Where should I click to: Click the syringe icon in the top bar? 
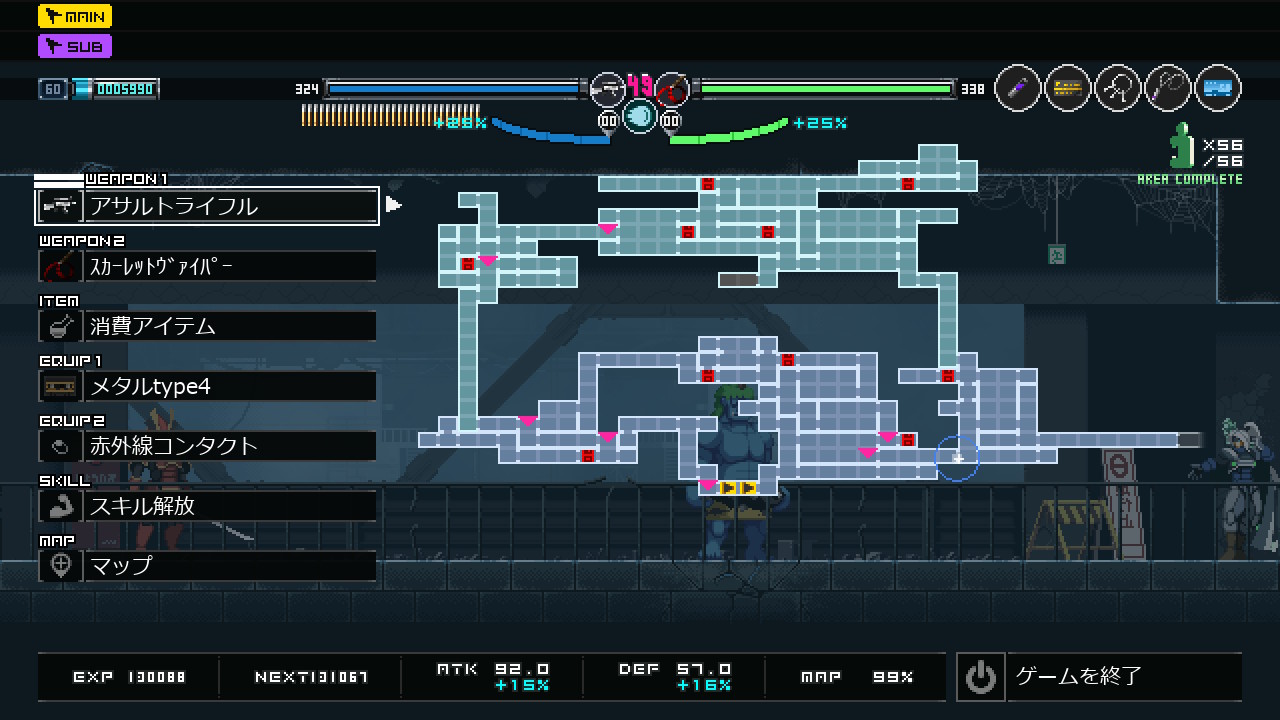(x=1018, y=89)
